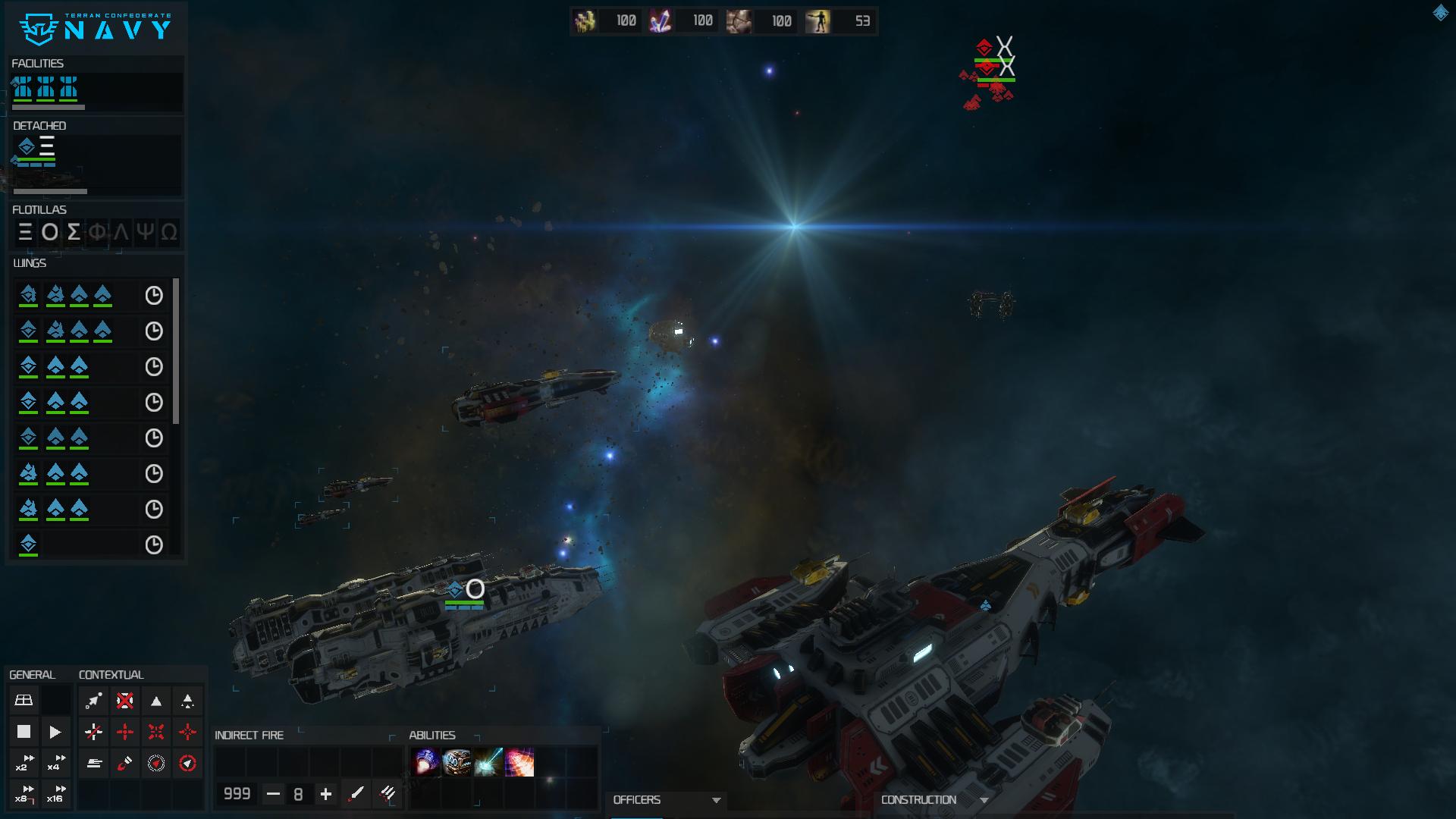Activate the mechanical cube ability
Image resolution: width=1456 pixels, height=819 pixels.
click(457, 762)
